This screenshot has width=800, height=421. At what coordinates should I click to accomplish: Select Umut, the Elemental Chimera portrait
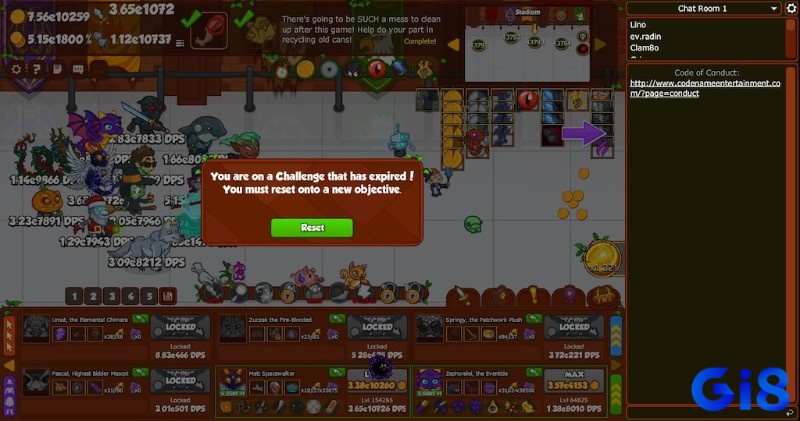pyautogui.click(x=36, y=326)
